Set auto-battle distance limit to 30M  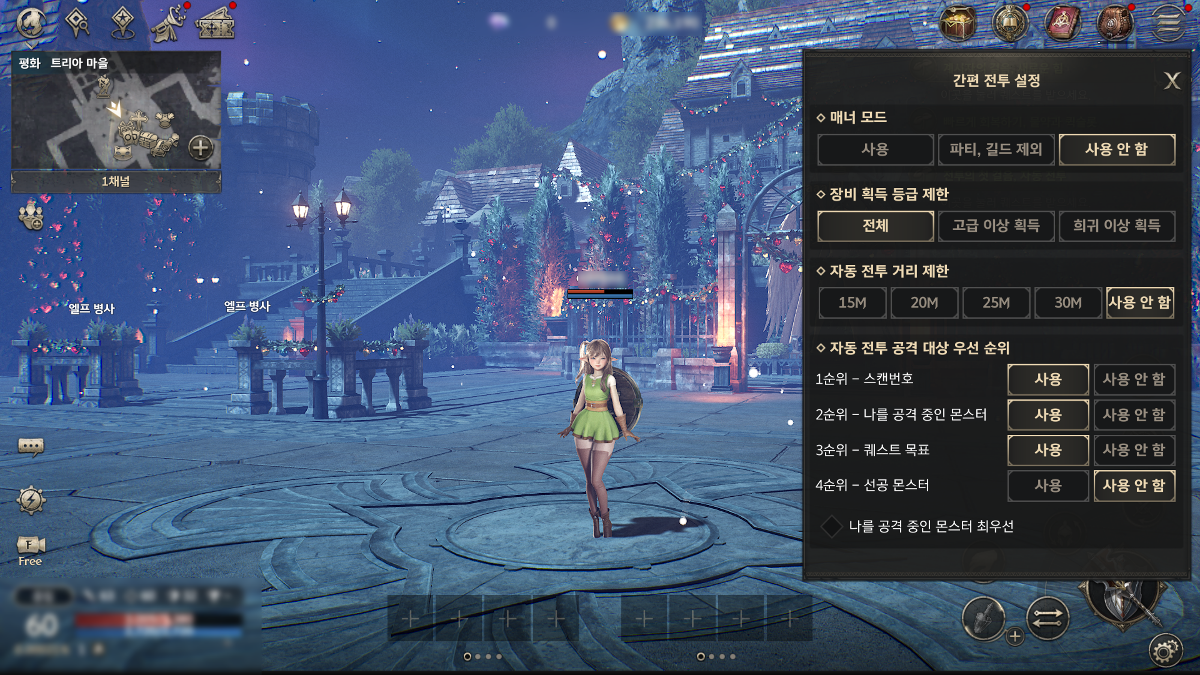[x=1067, y=303]
